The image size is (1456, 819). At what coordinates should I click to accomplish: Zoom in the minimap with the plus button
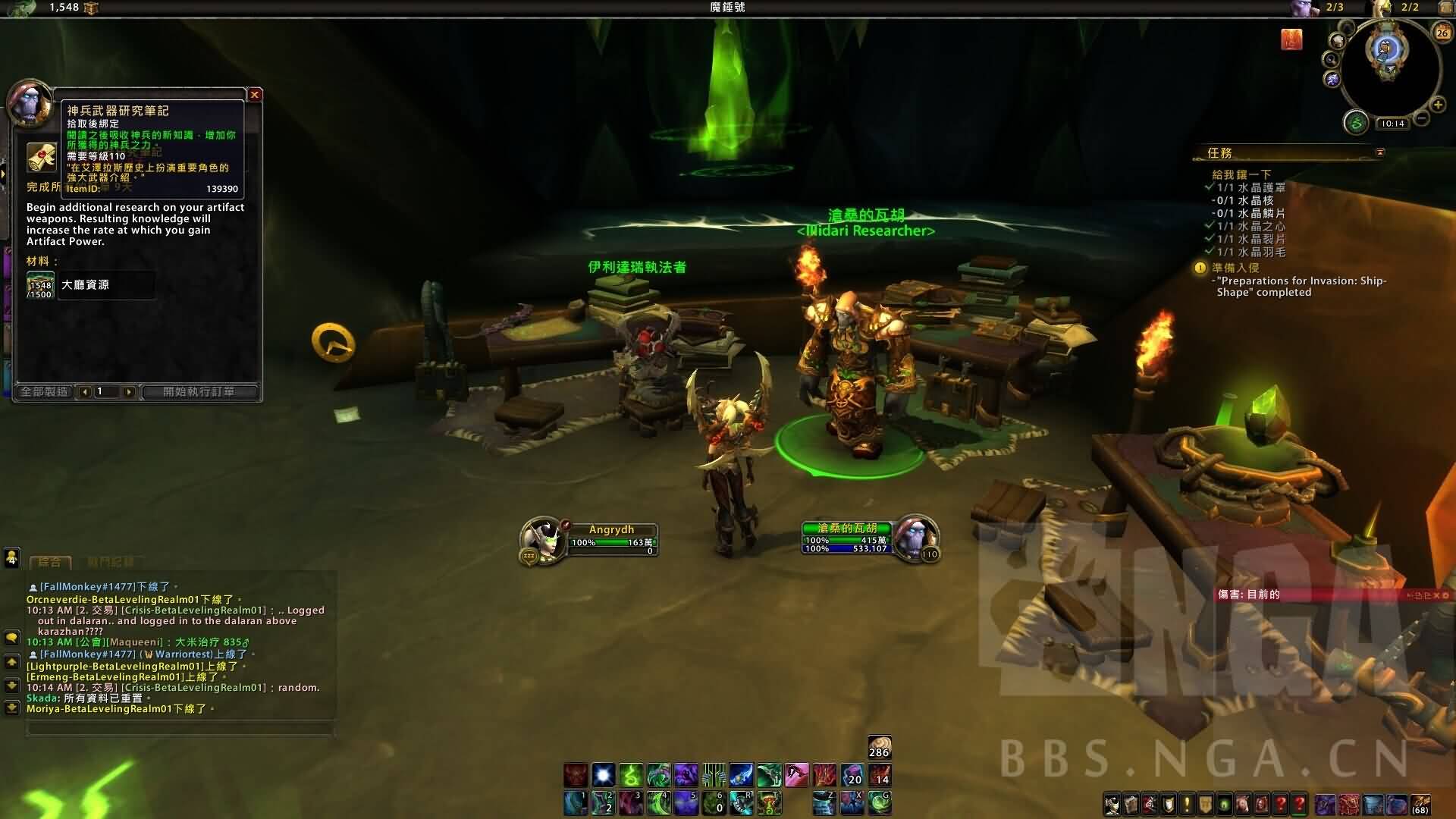[x=1437, y=105]
